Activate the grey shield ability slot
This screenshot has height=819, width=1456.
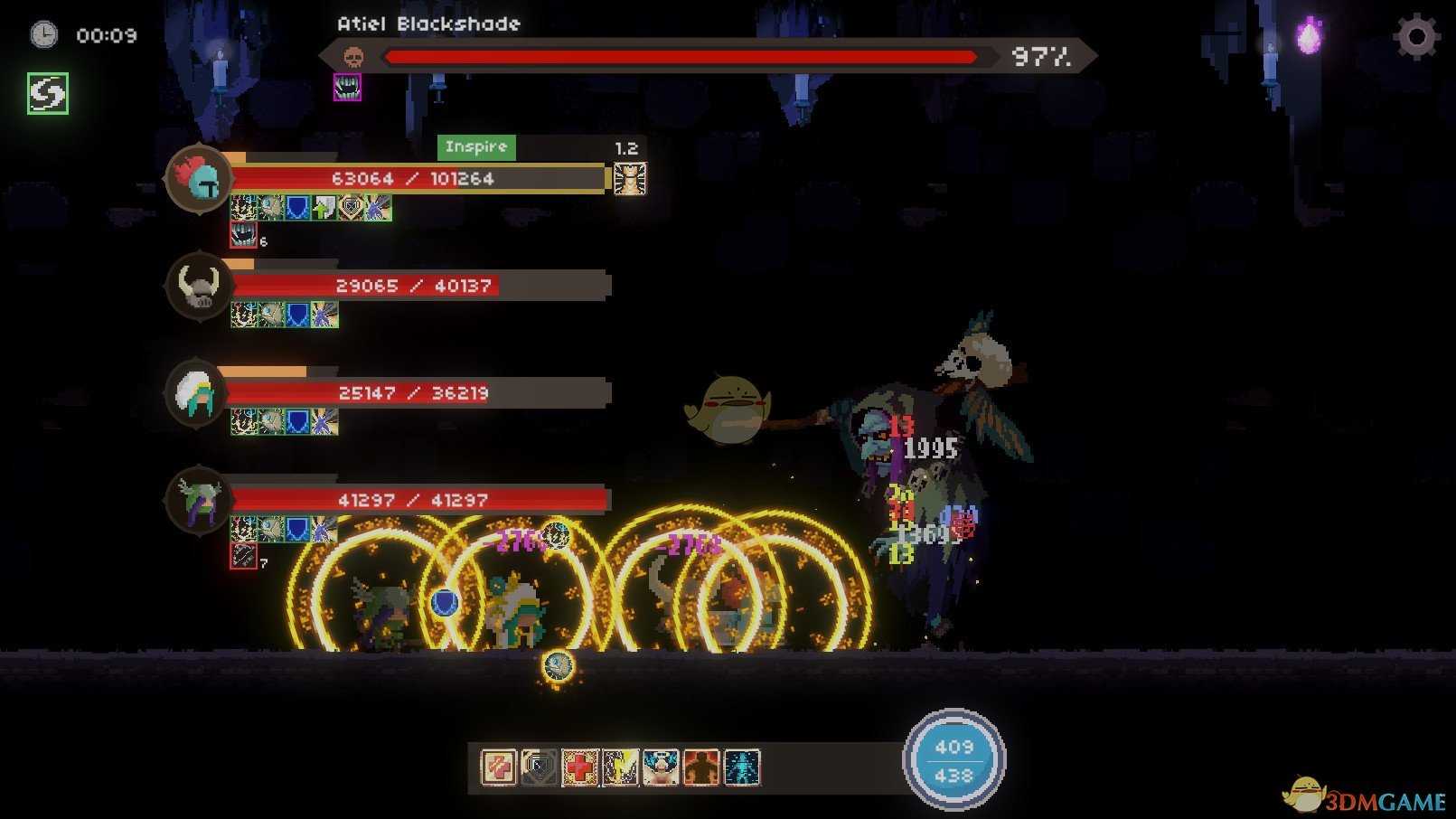(539, 767)
